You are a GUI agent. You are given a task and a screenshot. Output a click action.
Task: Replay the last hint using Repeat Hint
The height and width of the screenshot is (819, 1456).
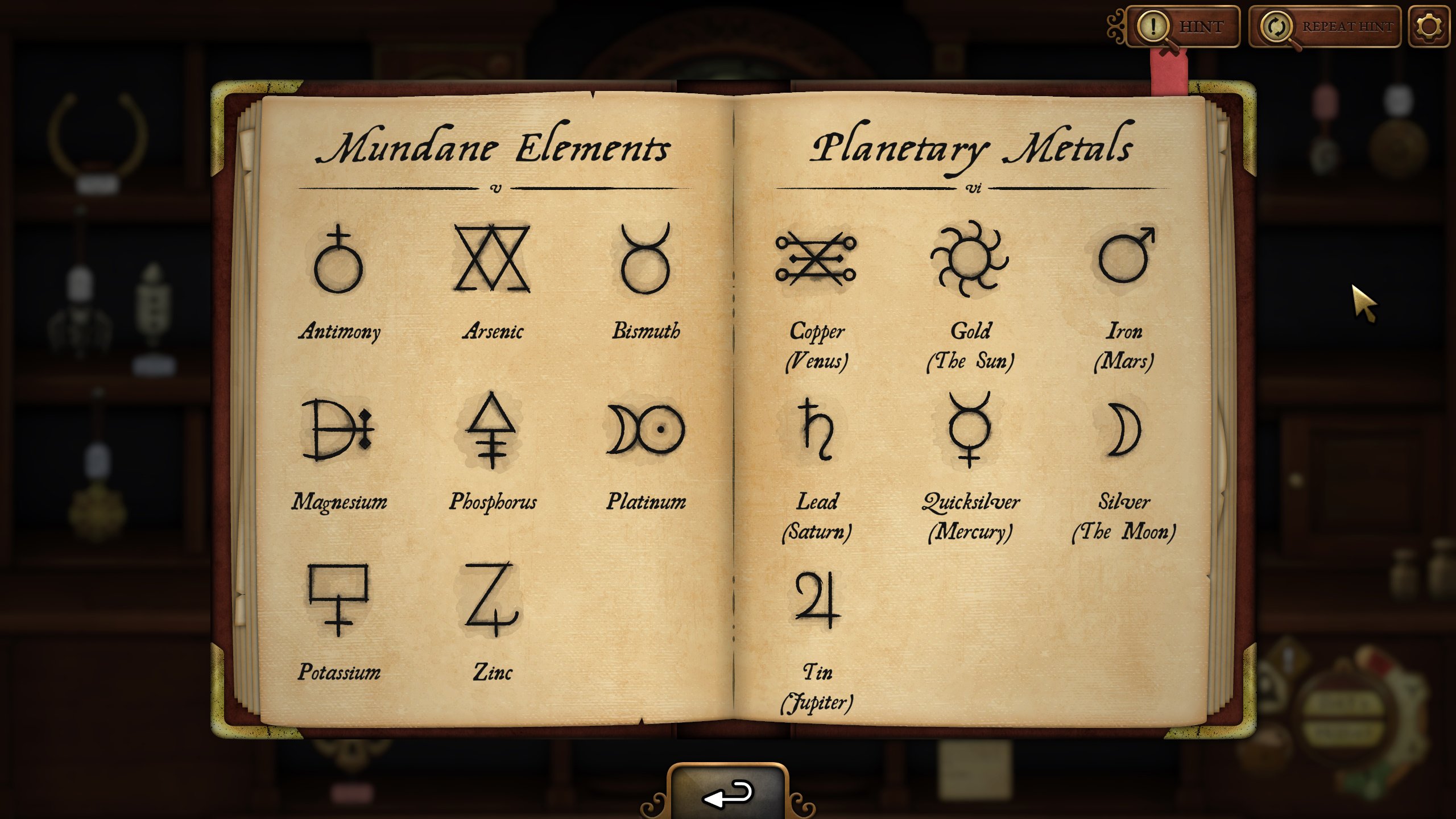pyautogui.click(x=1325, y=27)
